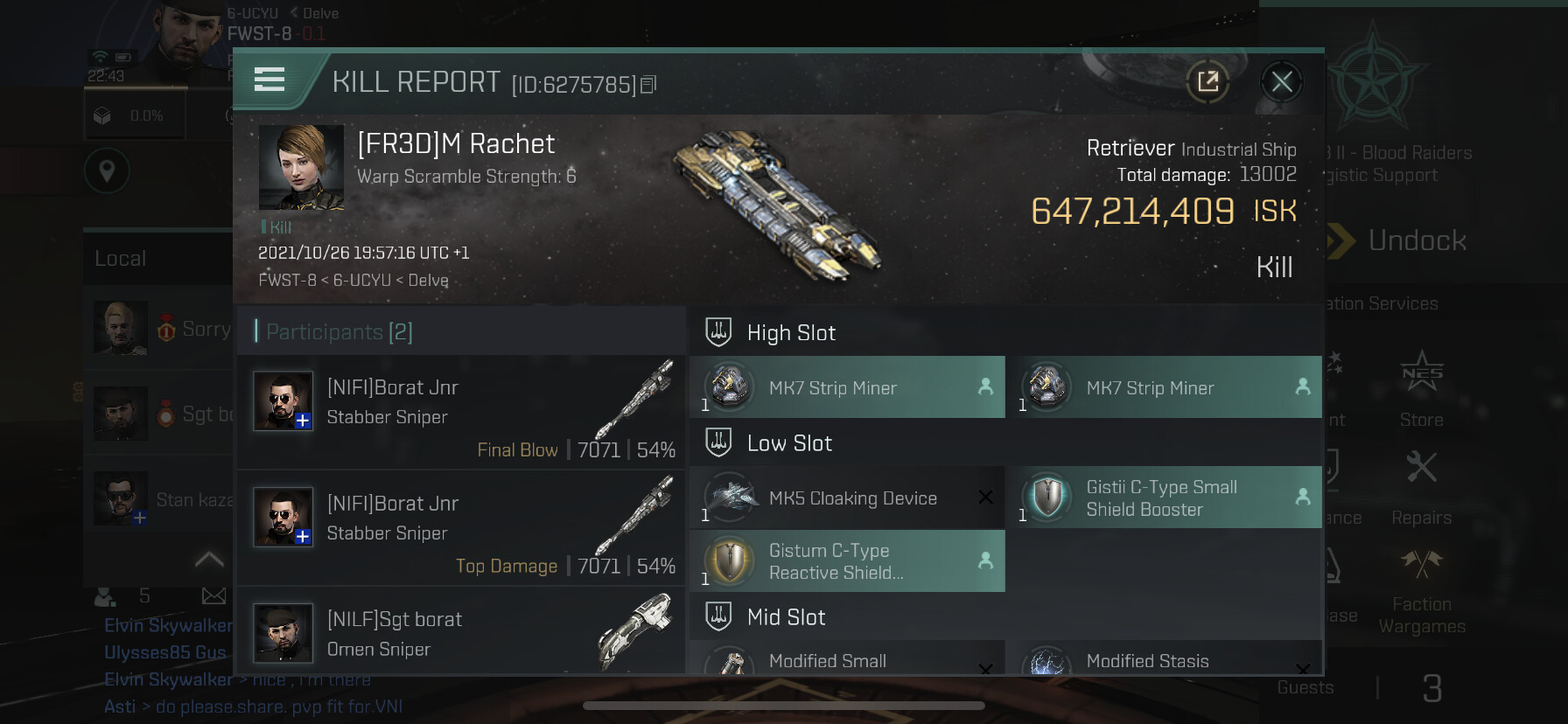Screen dimensions: 1568x724
Task: View M Rachet's character portrait
Action: click(x=301, y=167)
